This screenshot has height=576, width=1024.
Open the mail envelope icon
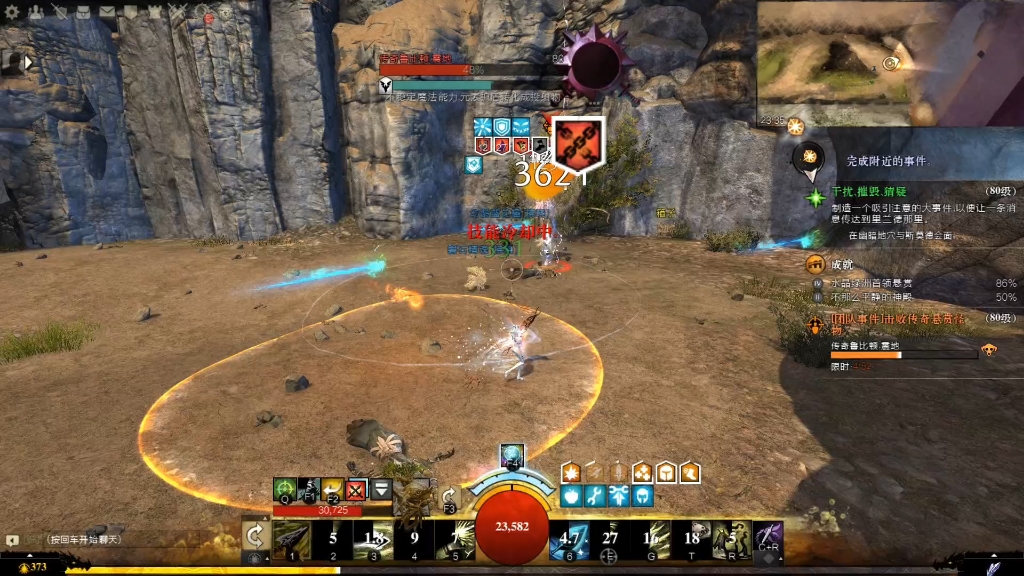point(108,12)
